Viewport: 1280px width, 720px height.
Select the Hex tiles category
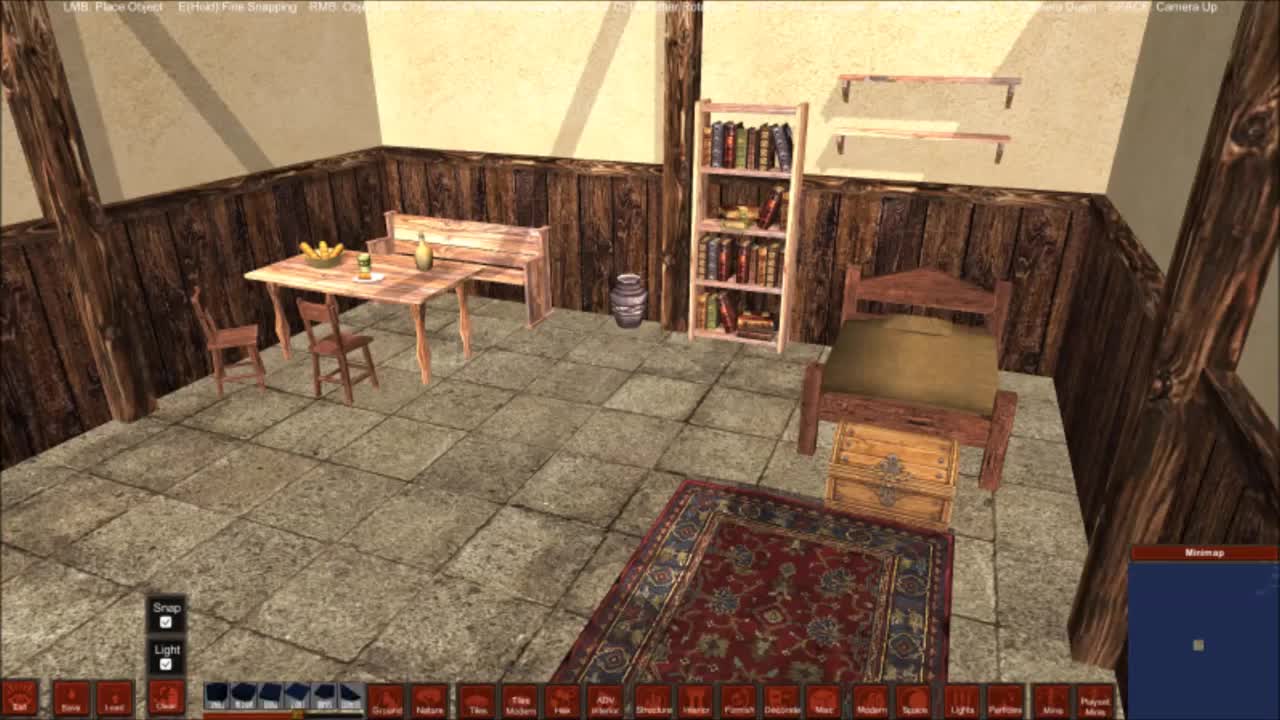pyautogui.click(x=562, y=703)
